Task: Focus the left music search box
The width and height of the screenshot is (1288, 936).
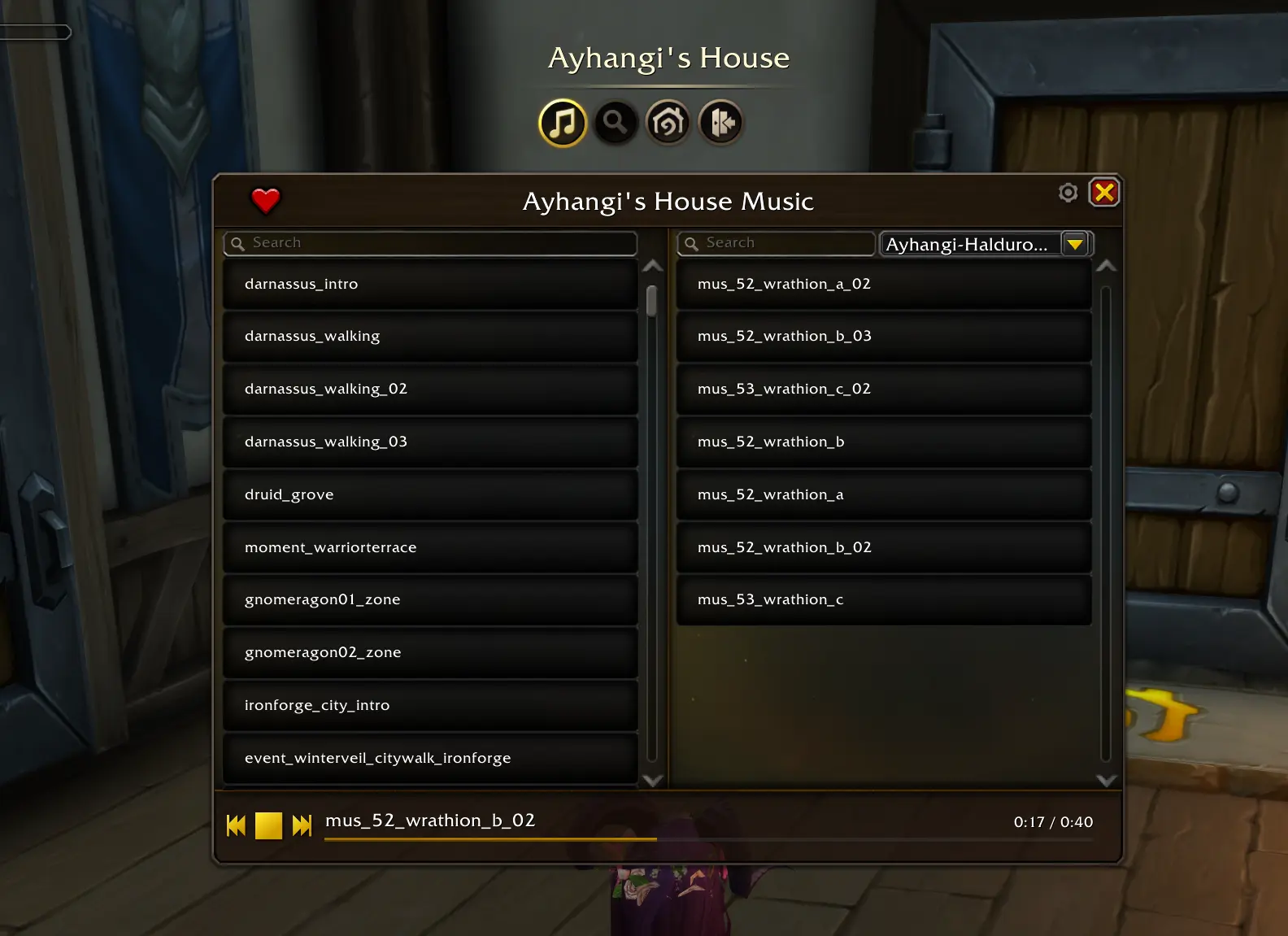Action: (x=431, y=243)
